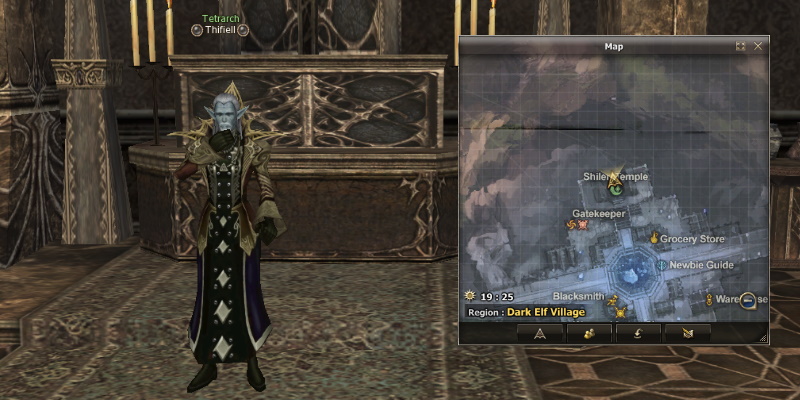Image resolution: width=800 pixels, height=400 pixels.
Task: Close the Map window
Action: 758,46
